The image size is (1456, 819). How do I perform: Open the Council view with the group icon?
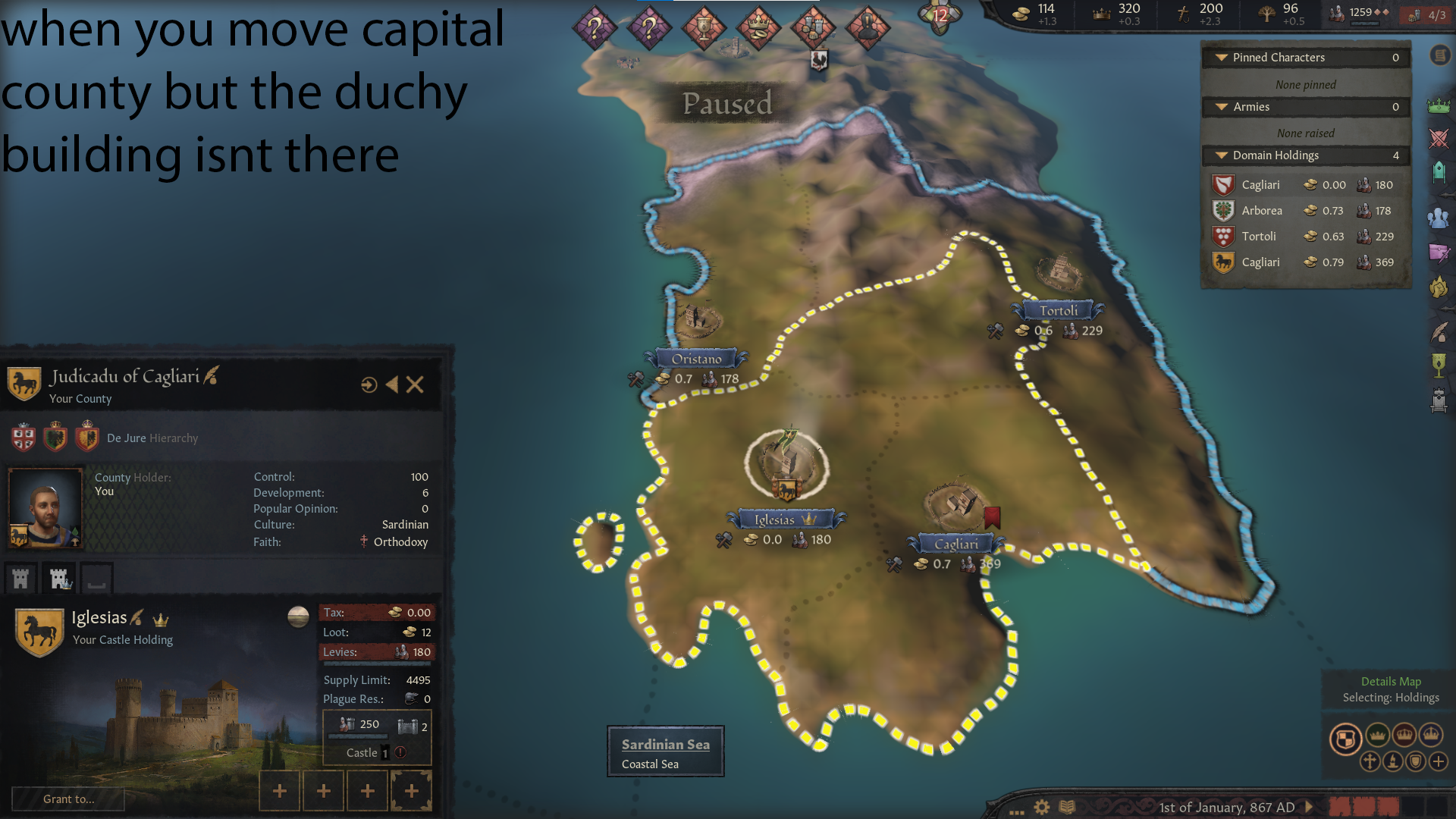(x=1439, y=220)
